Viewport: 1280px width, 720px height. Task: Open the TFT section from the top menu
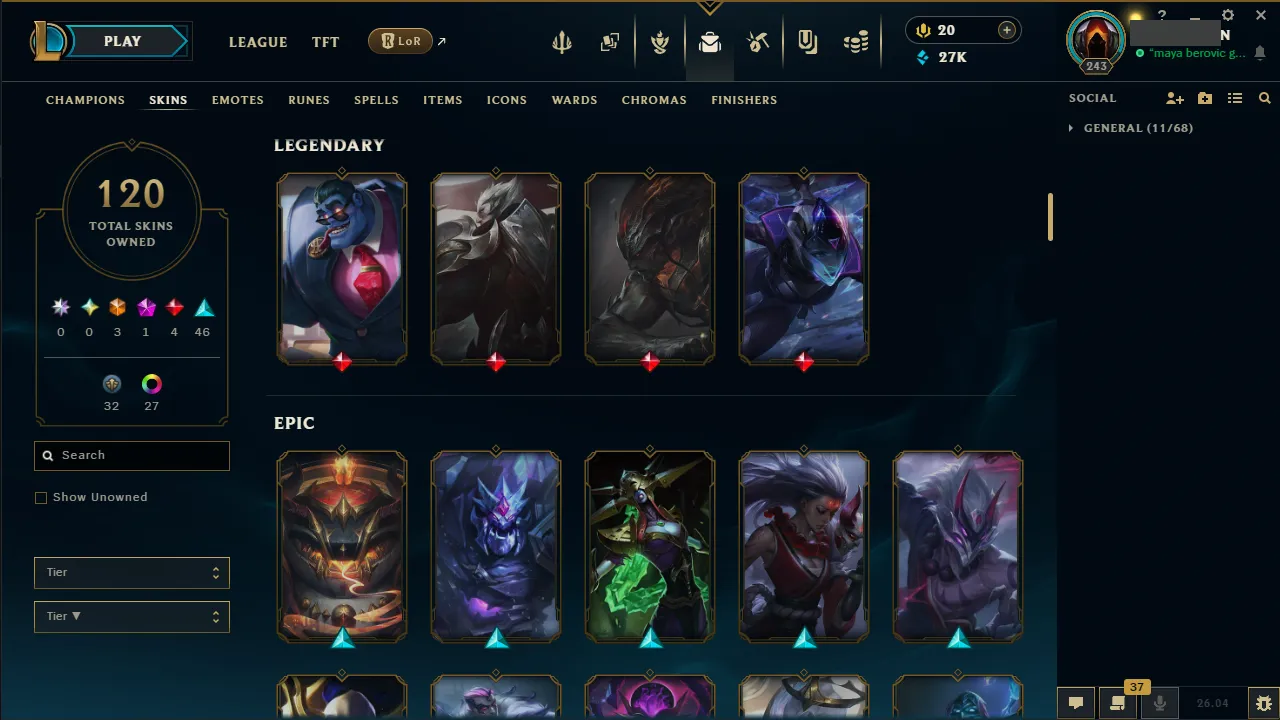tap(325, 42)
